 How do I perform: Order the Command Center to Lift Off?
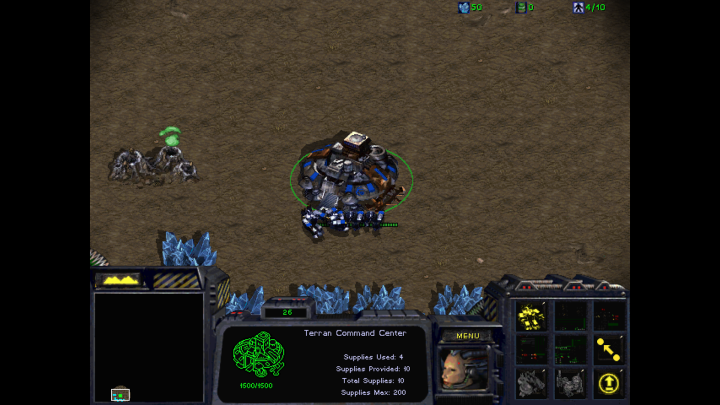(607, 382)
